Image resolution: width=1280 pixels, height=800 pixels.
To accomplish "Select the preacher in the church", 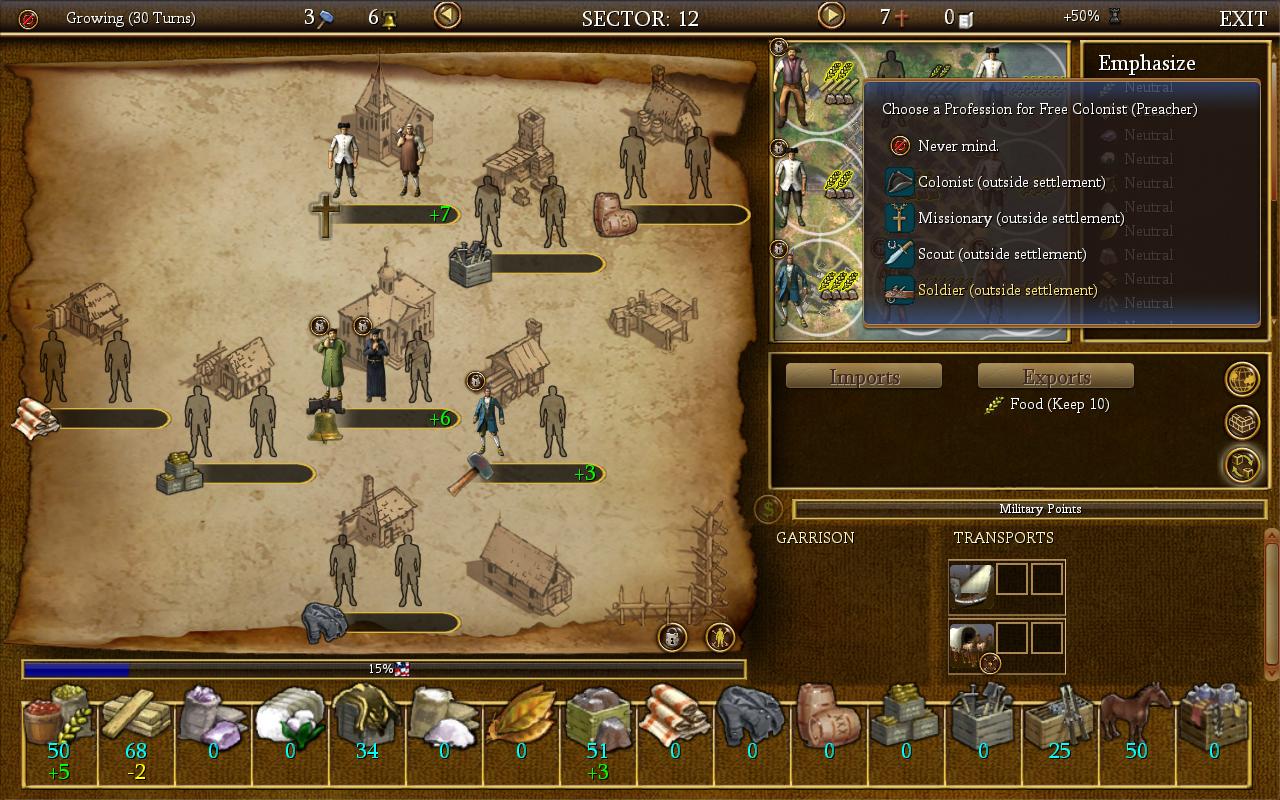I will pyautogui.click(x=343, y=160).
